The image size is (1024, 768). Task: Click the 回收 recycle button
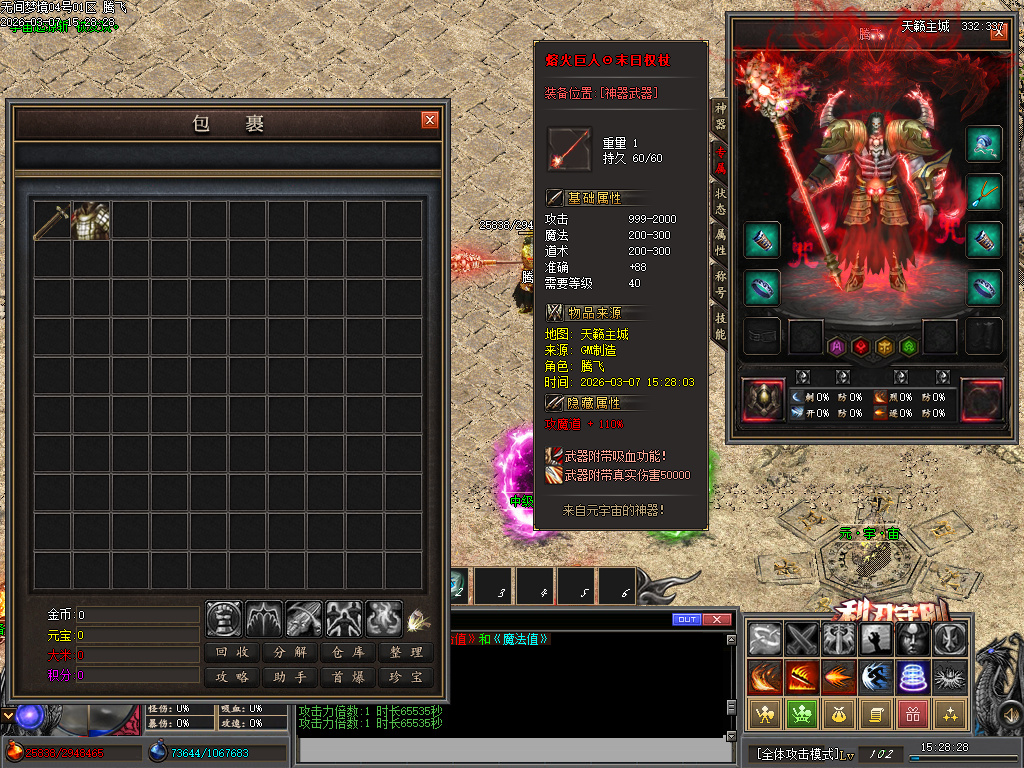tap(232, 652)
